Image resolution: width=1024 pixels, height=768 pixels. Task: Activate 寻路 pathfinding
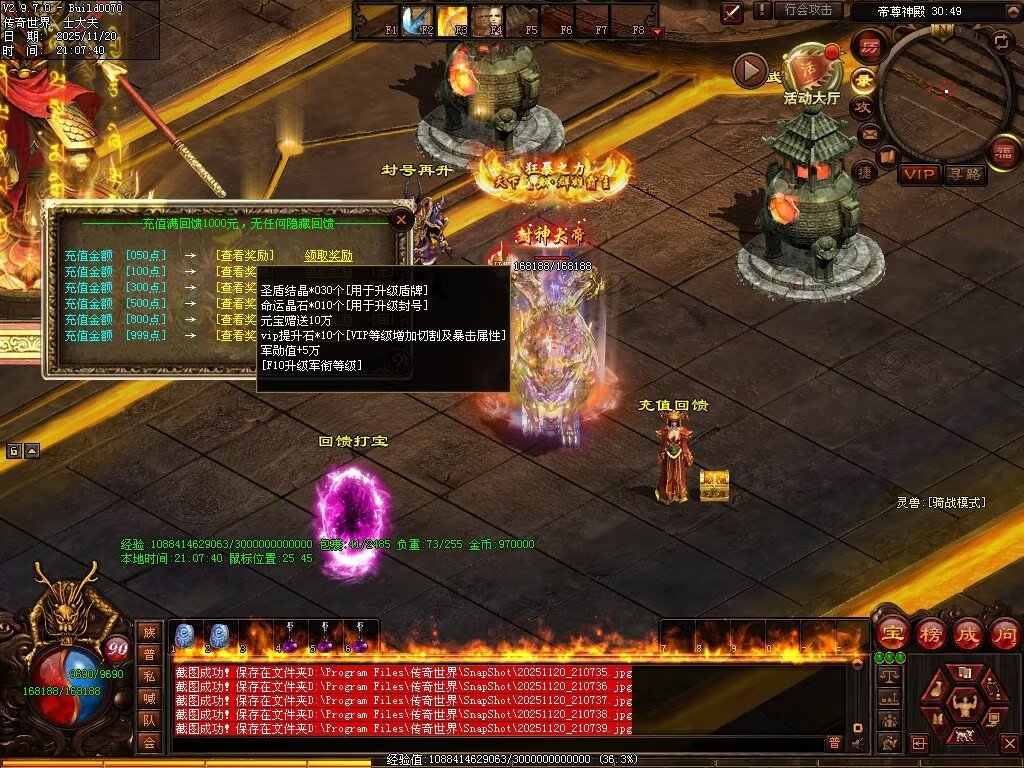964,174
